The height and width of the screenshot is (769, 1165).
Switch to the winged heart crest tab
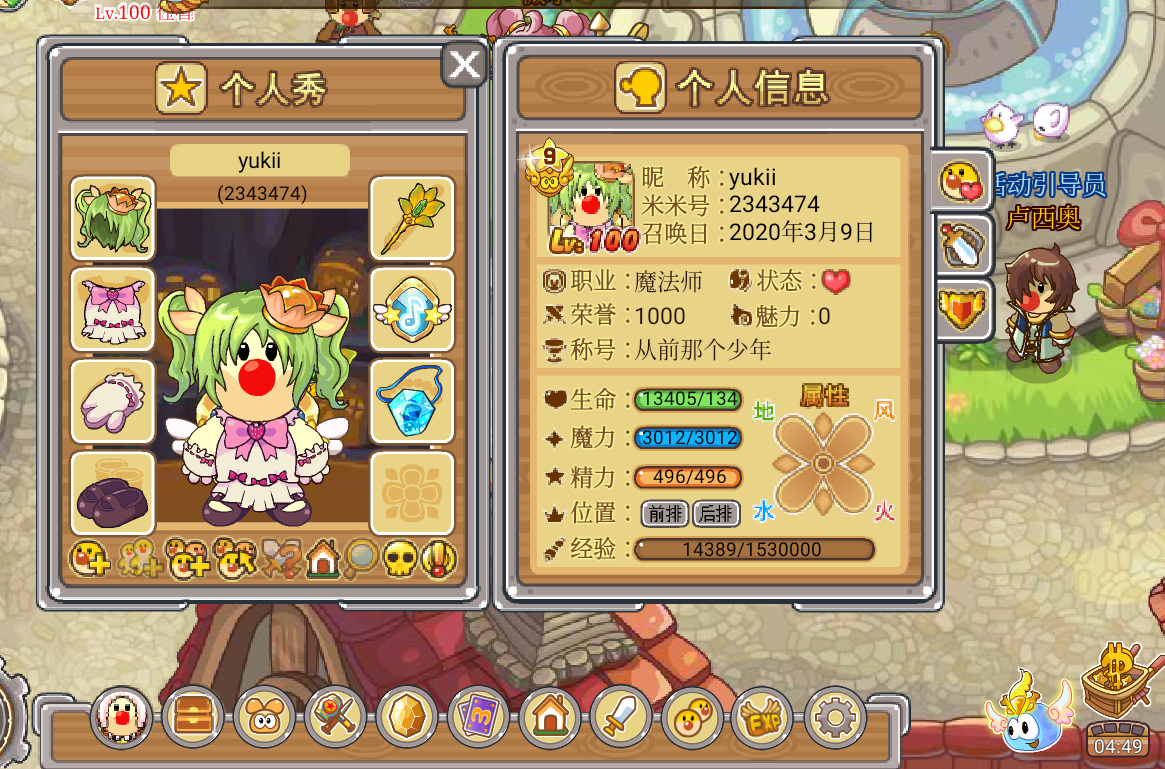coord(962,310)
